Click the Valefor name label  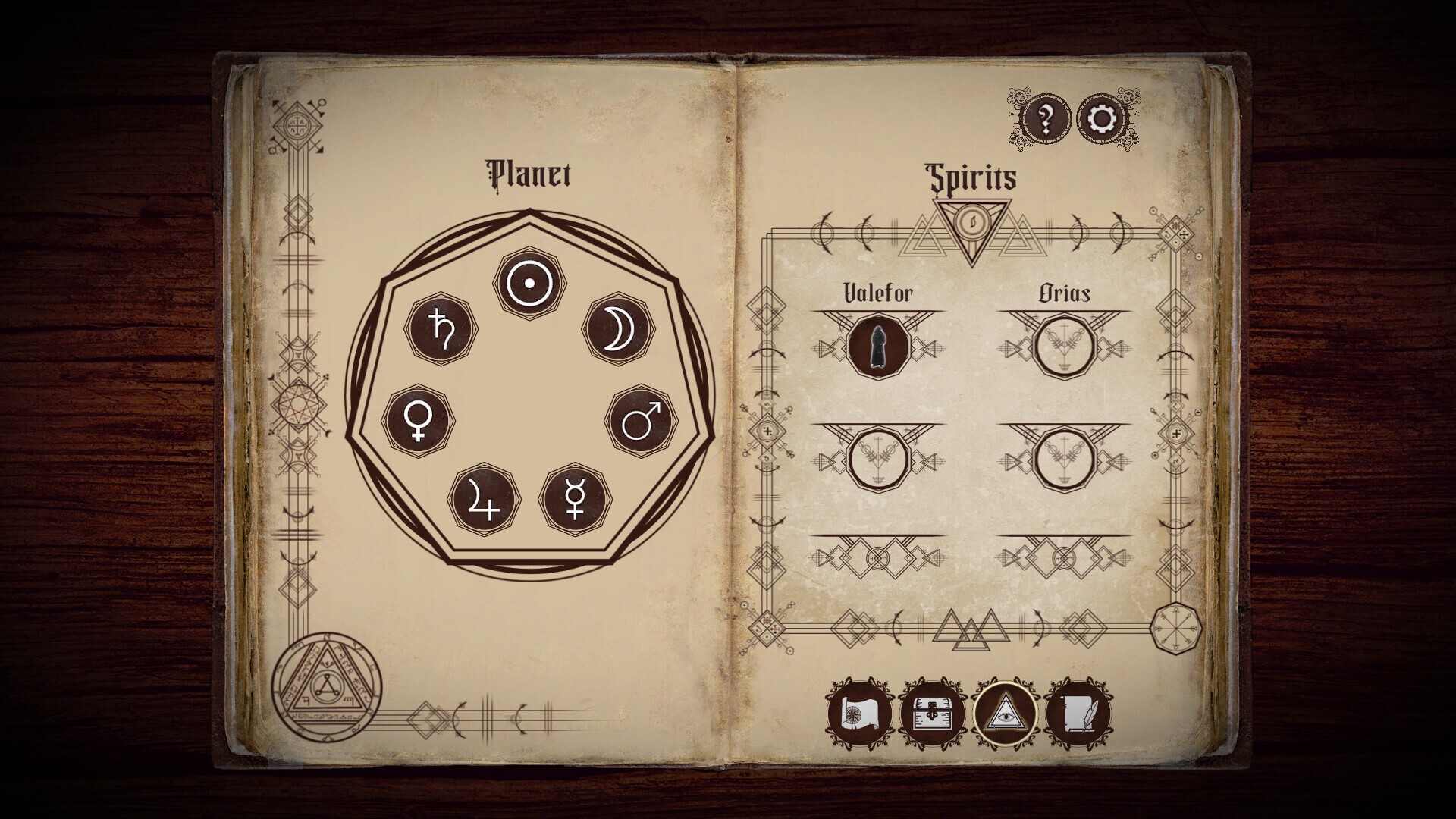tap(878, 290)
